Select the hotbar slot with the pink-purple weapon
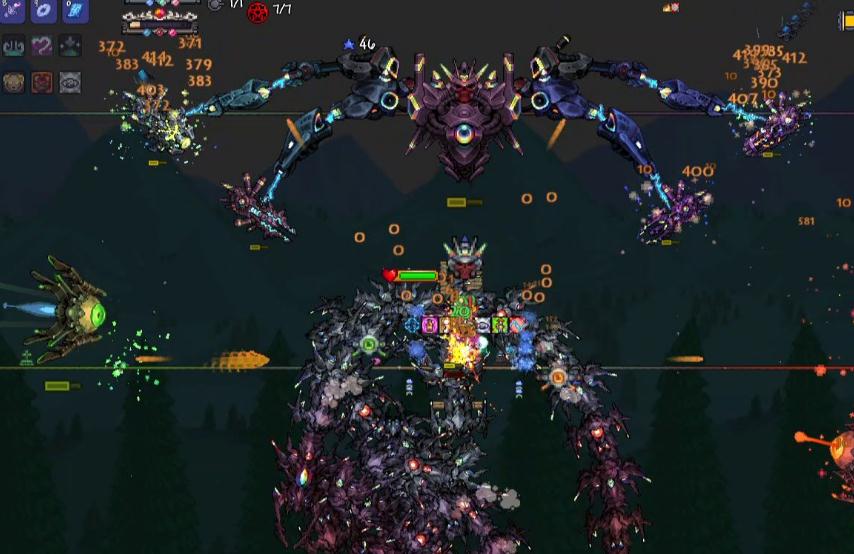This screenshot has width=854, height=554. click(x=14, y=10)
